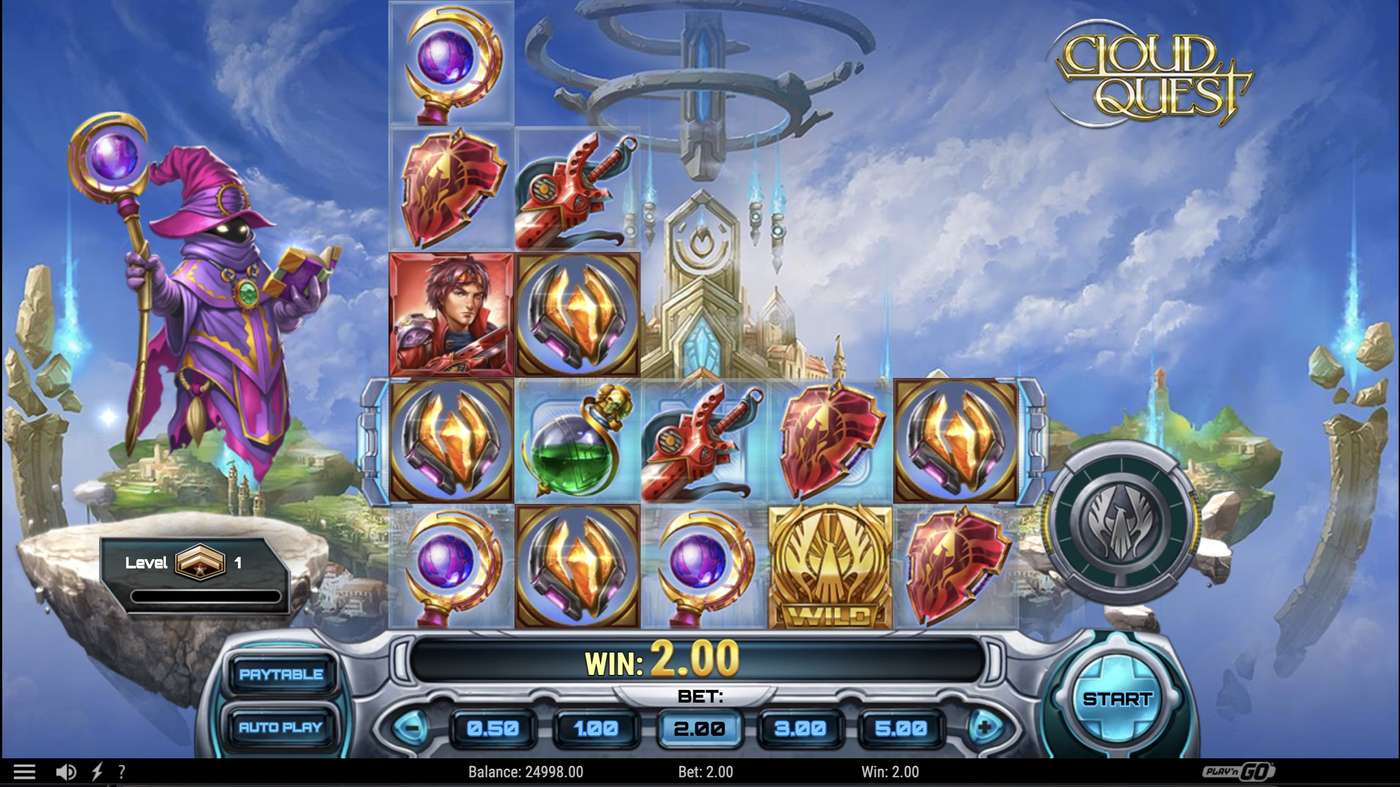Open the question mark help icon

click(x=122, y=771)
